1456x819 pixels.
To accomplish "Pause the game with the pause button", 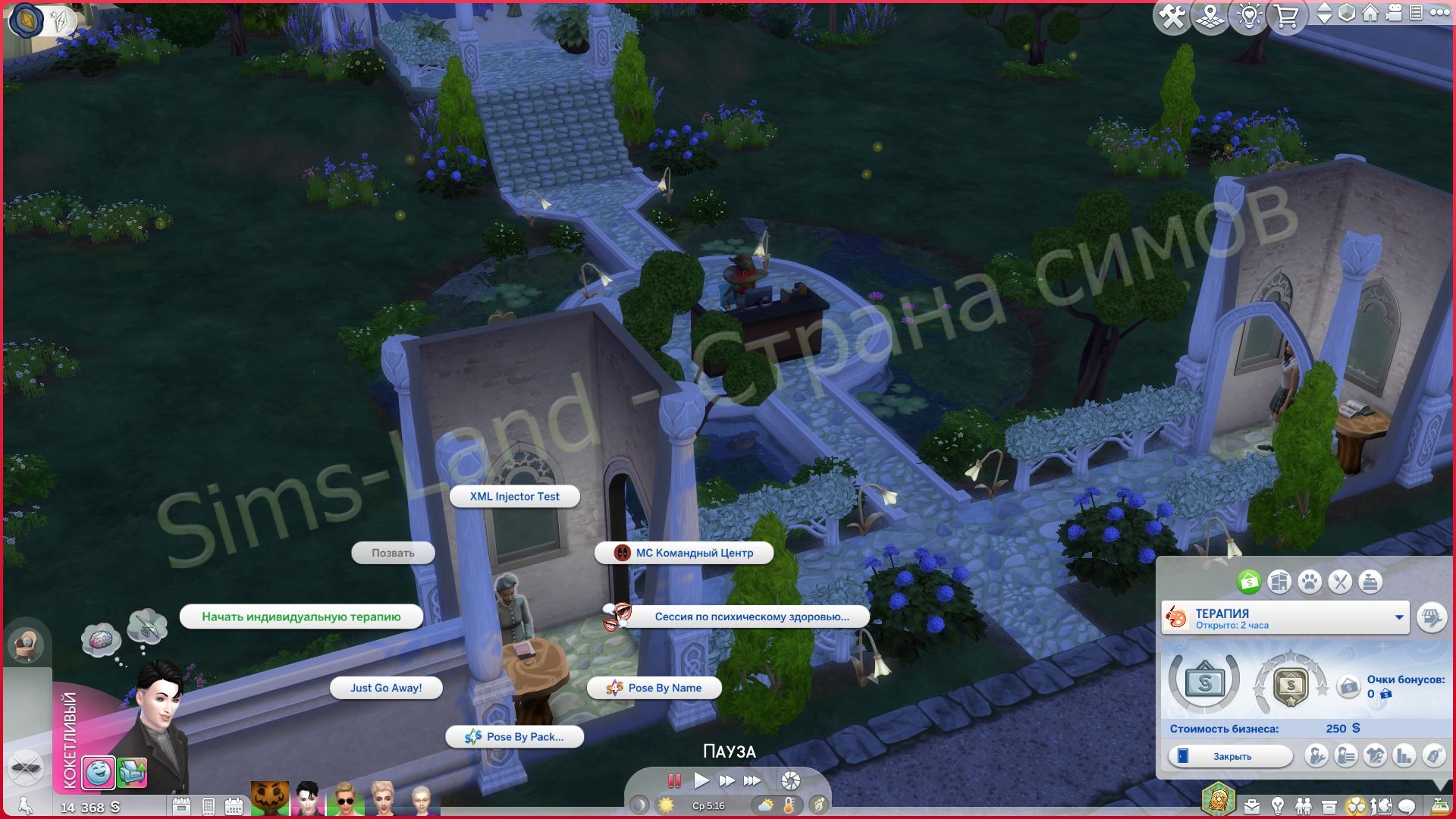I will pos(673,781).
